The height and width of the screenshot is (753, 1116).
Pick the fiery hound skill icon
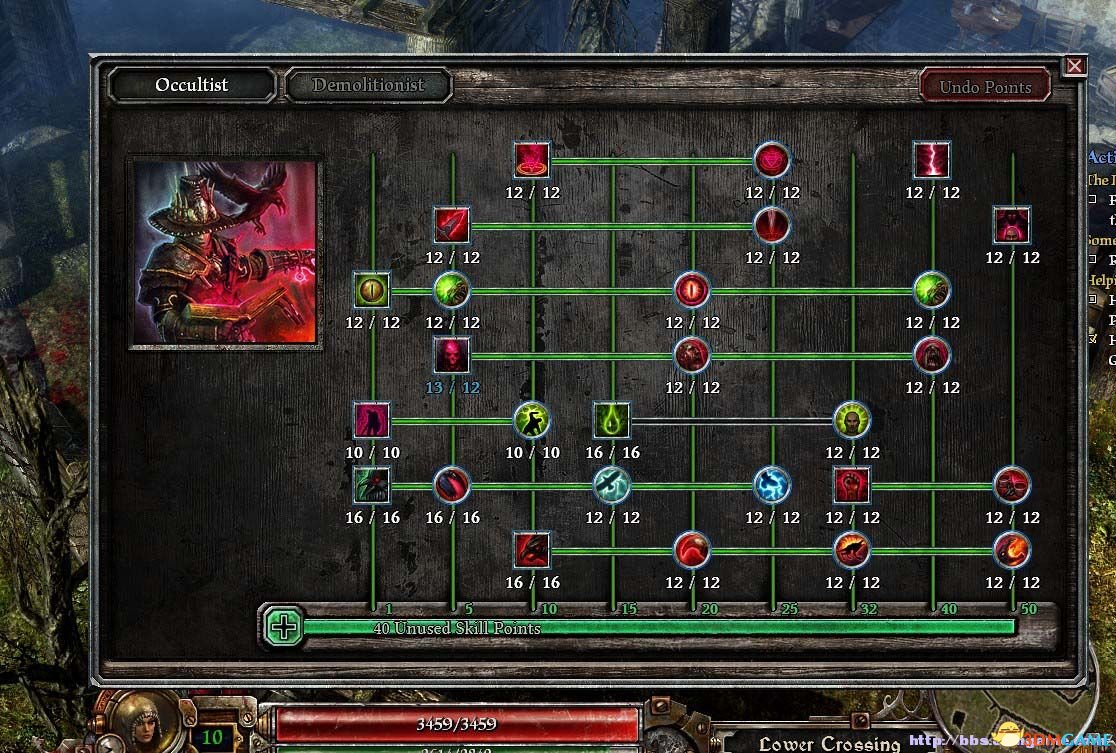(x=851, y=550)
